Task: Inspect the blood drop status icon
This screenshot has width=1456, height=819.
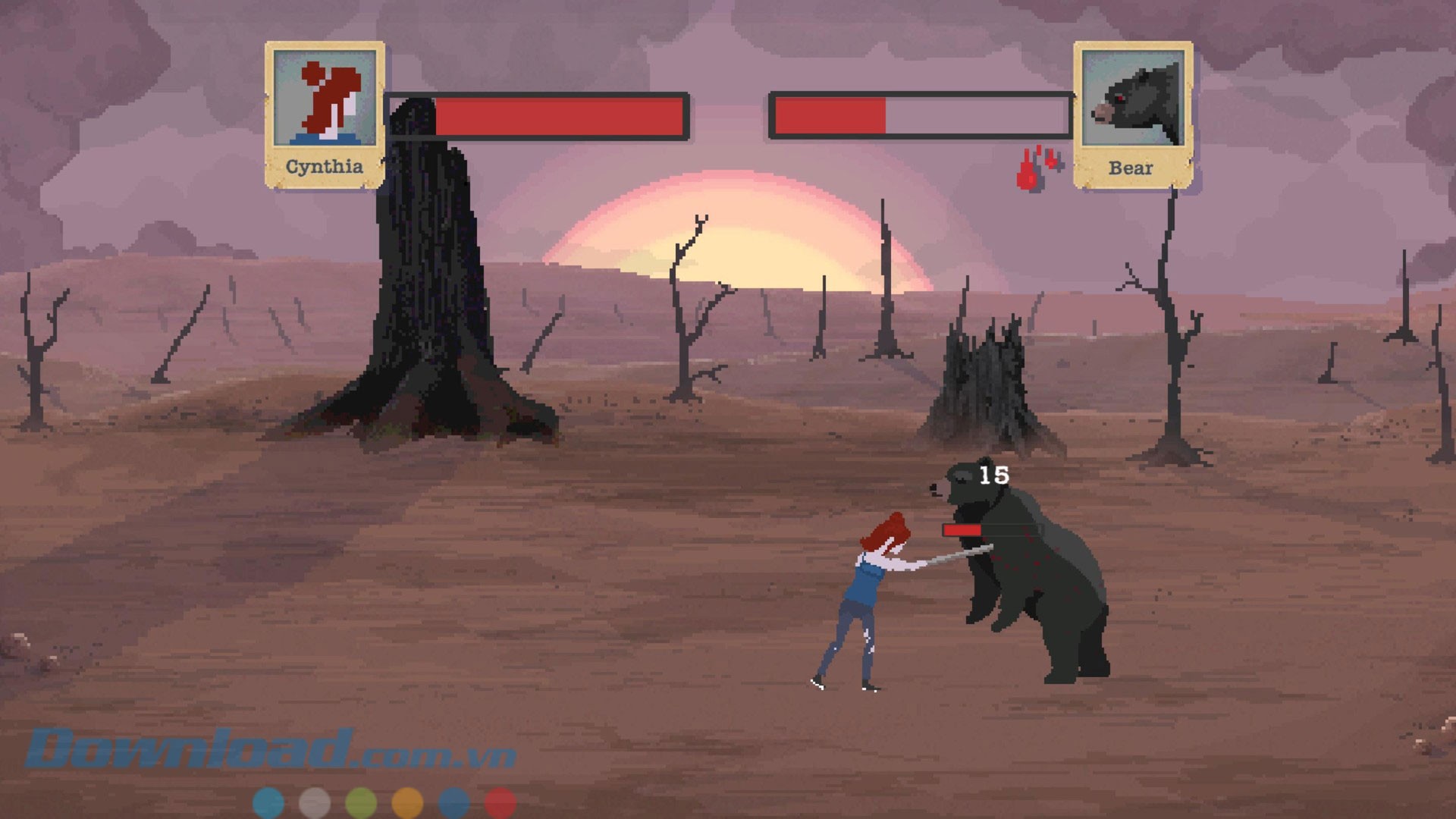Action: point(1037,168)
